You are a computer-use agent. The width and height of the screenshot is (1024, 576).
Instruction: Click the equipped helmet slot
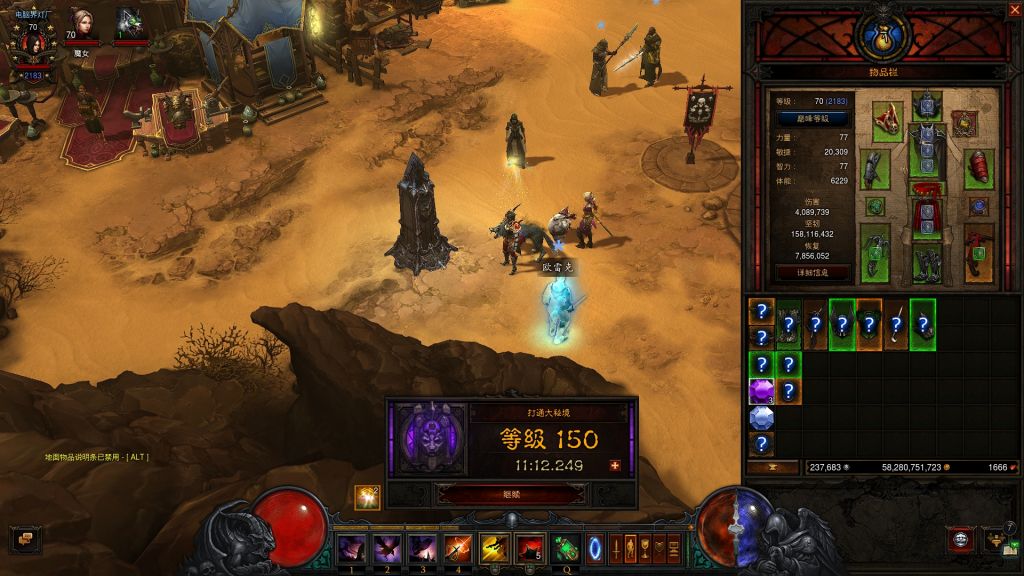click(x=926, y=105)
